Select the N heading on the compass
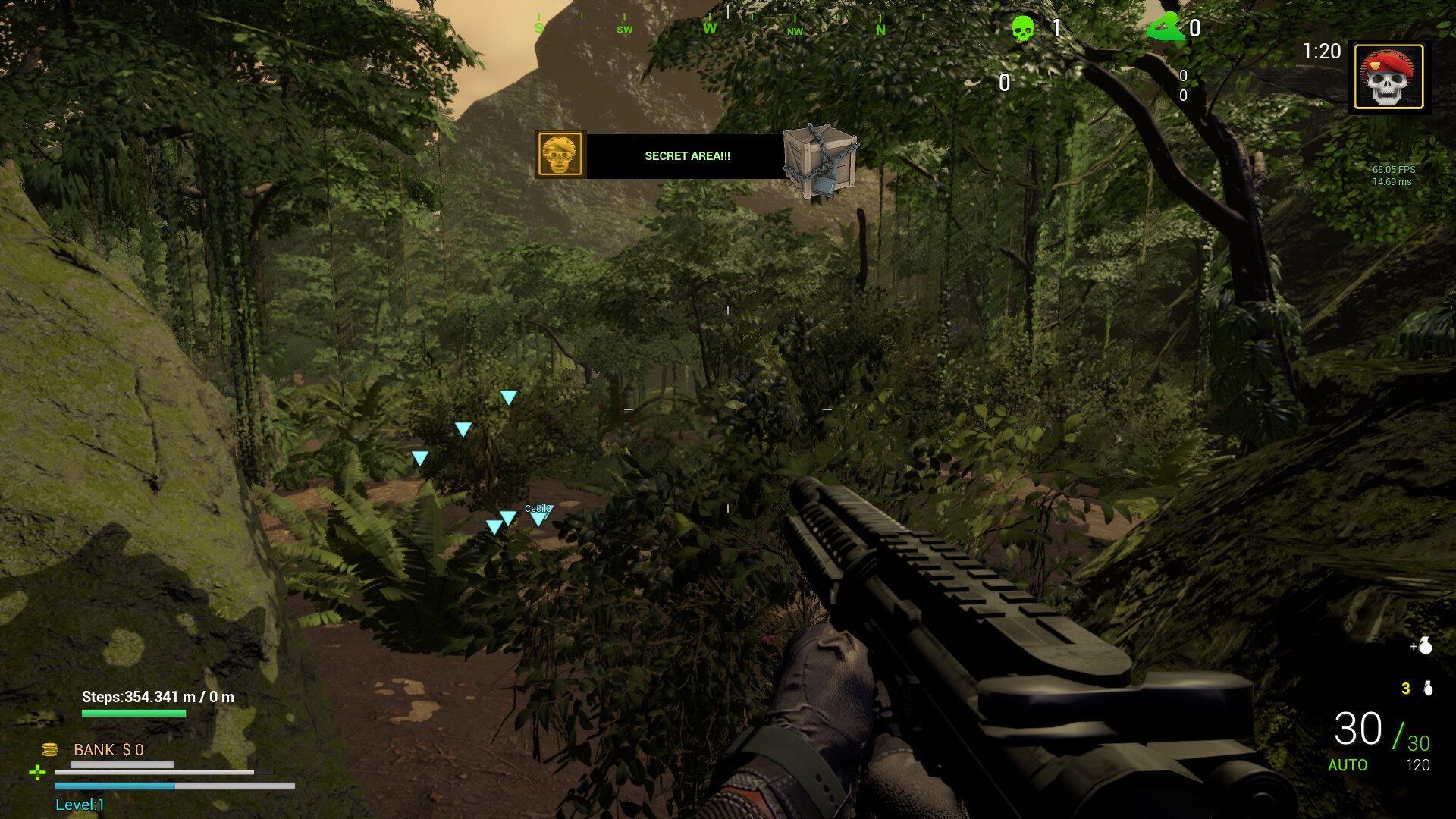This screenshot has width=1456, height=819. tap(880, 30)
